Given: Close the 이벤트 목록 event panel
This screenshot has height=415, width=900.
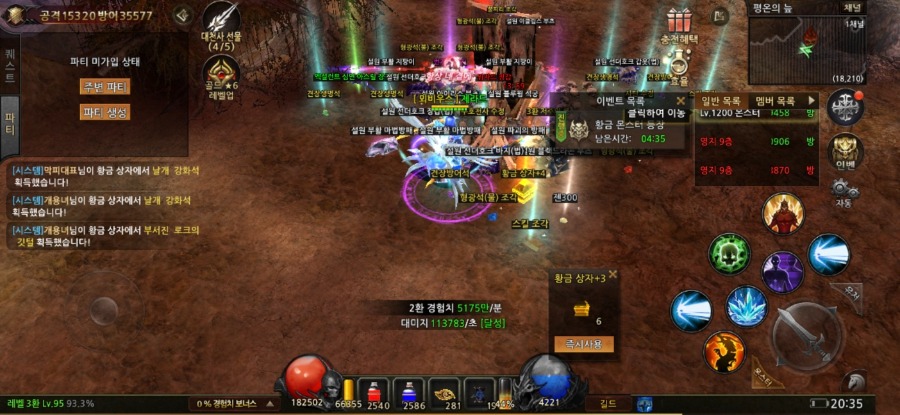Looking at the screenshot, I should [680, 100].
